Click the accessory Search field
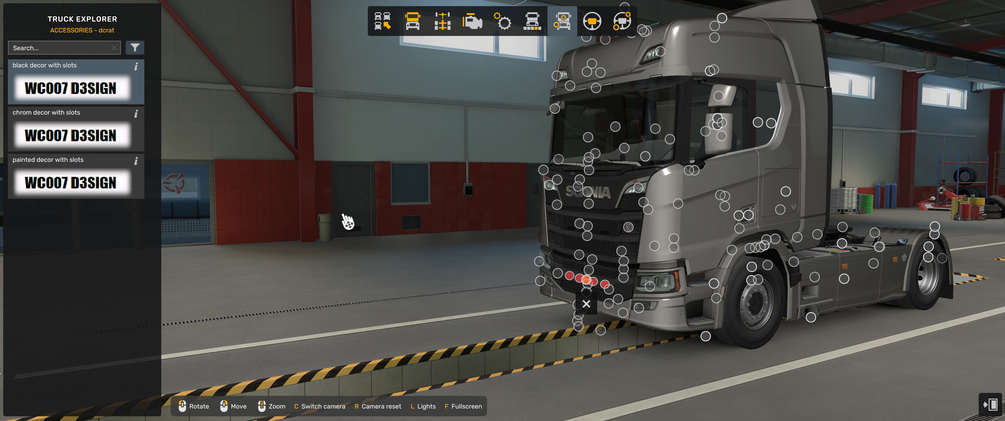1005x421 pixels. (x=58, y=48)
